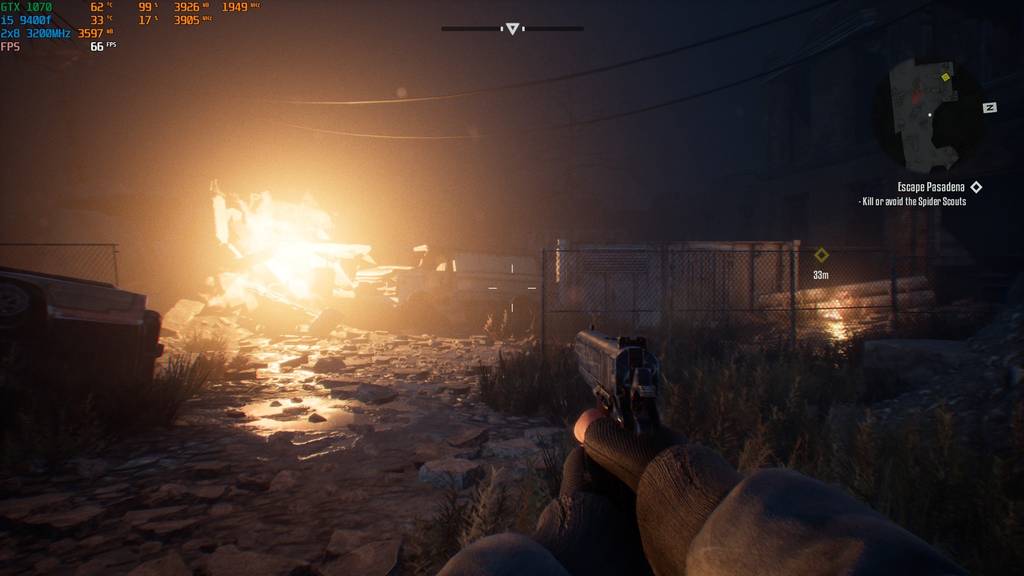Select the Escape Pasadena objective tracker
The image size is (1024, 576).
pos(931,187)
